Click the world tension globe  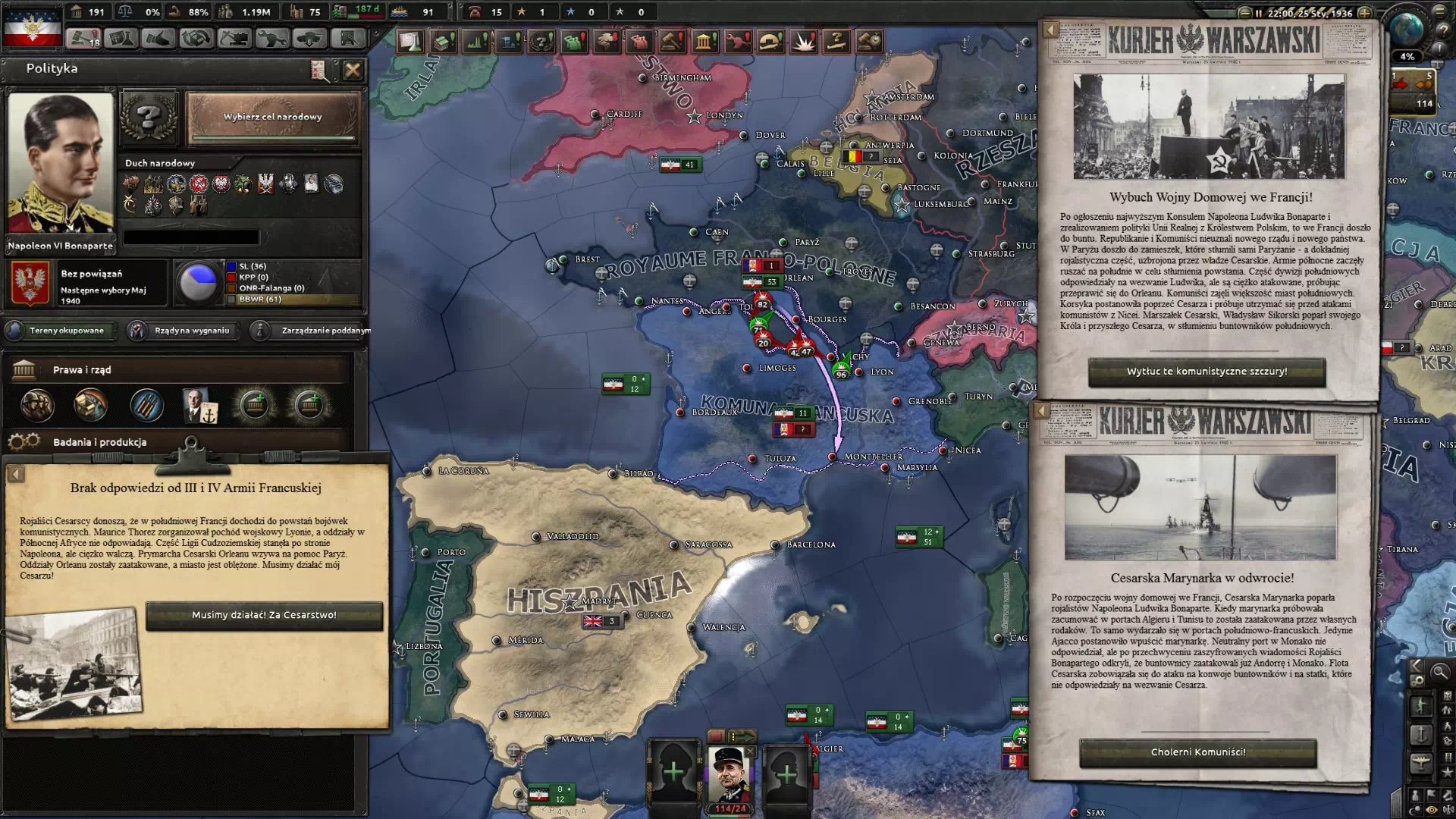click(x=1407, y=30)
